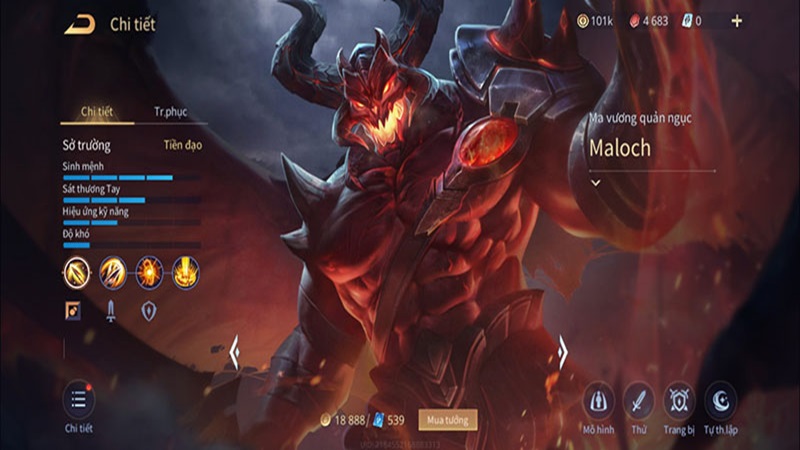The width and height of the screenshot is (800, 450).
Task: Add currency with the plus button
Action: pyautogui.click(x=737, y=21)
